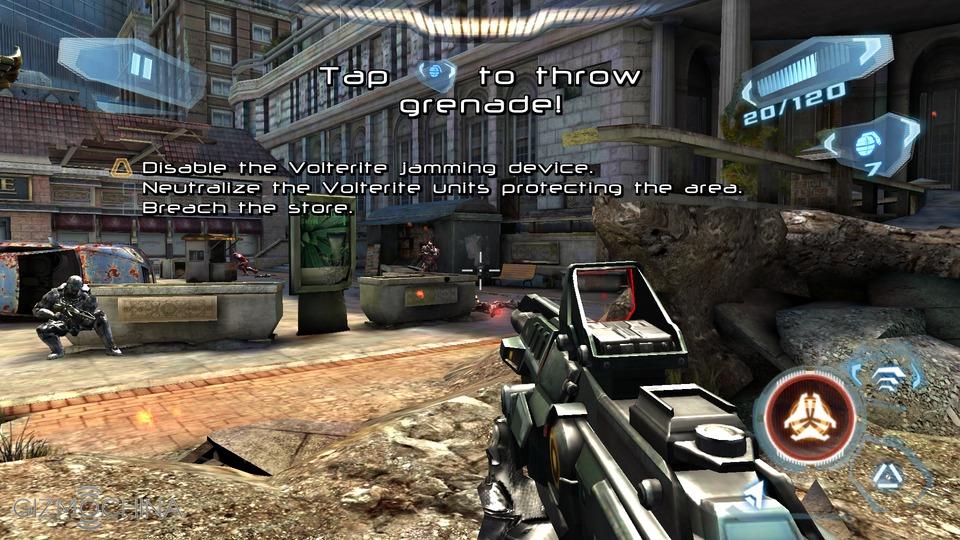Screen dimensions: 960x540
Task: Tap the weapon magazine panel above the ammo count
Action: coord(812,72)
